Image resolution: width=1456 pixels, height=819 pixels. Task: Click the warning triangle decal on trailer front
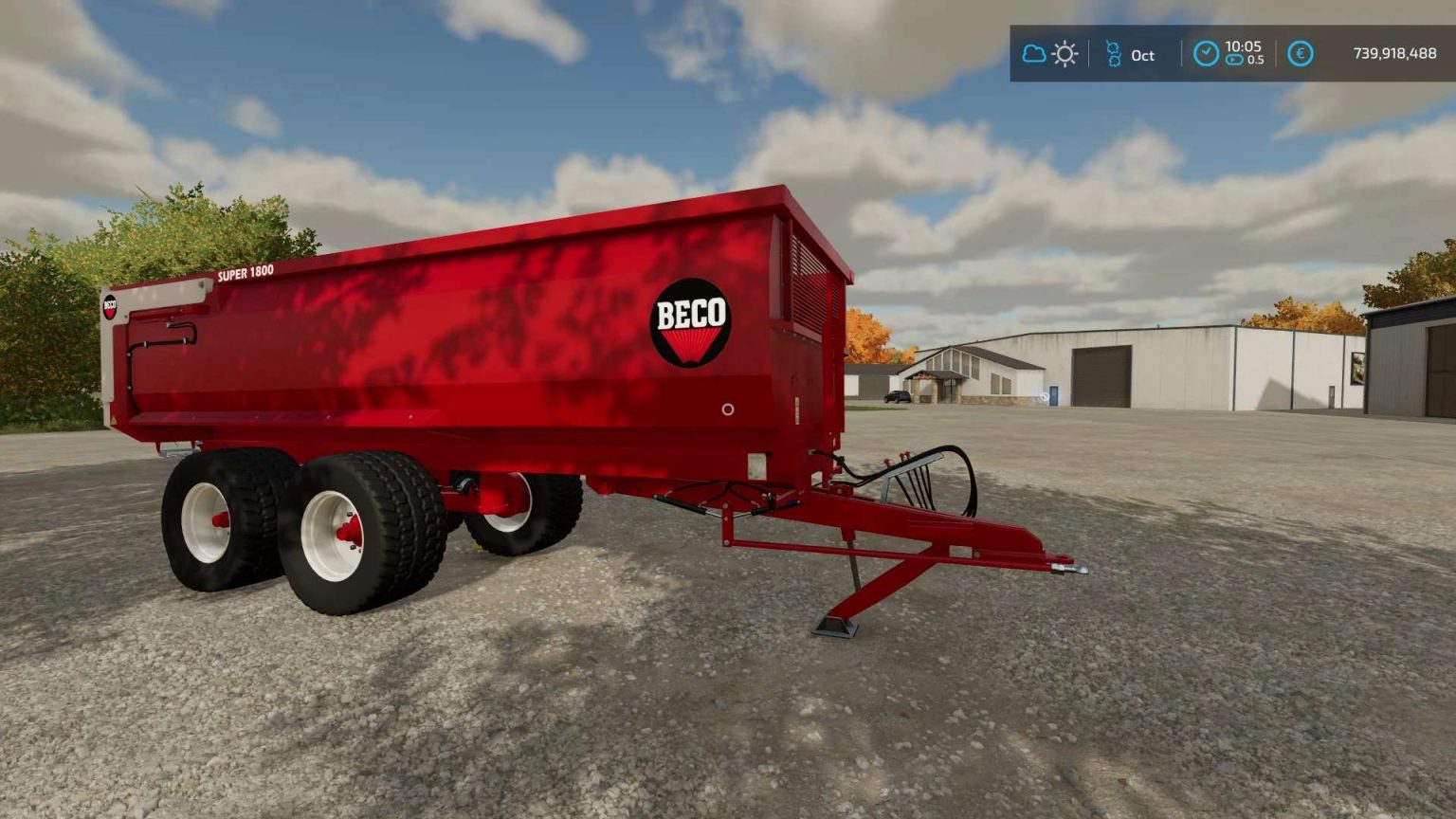point(114,417)
